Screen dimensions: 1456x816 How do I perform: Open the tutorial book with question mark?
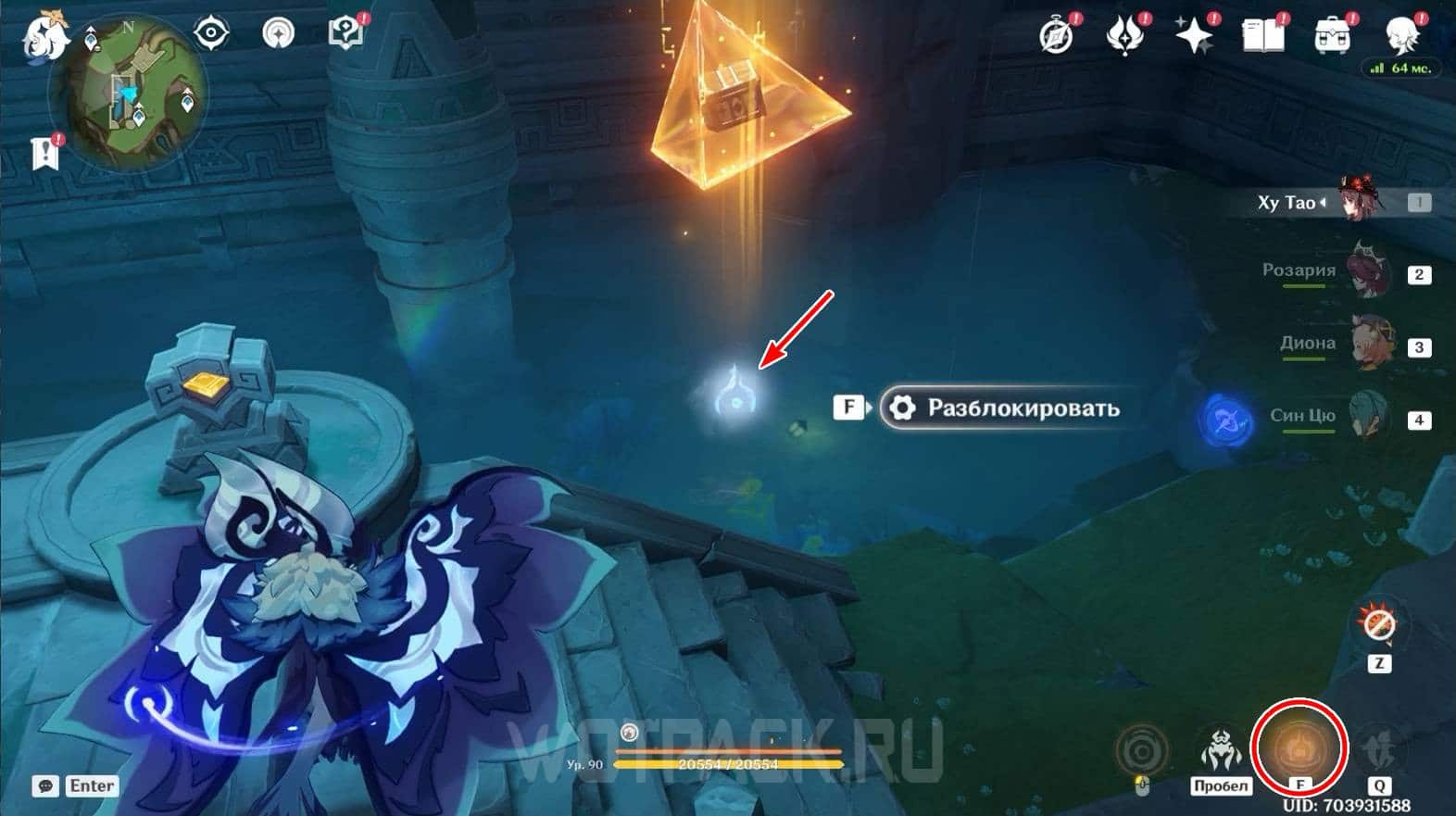tap(345, 33)
